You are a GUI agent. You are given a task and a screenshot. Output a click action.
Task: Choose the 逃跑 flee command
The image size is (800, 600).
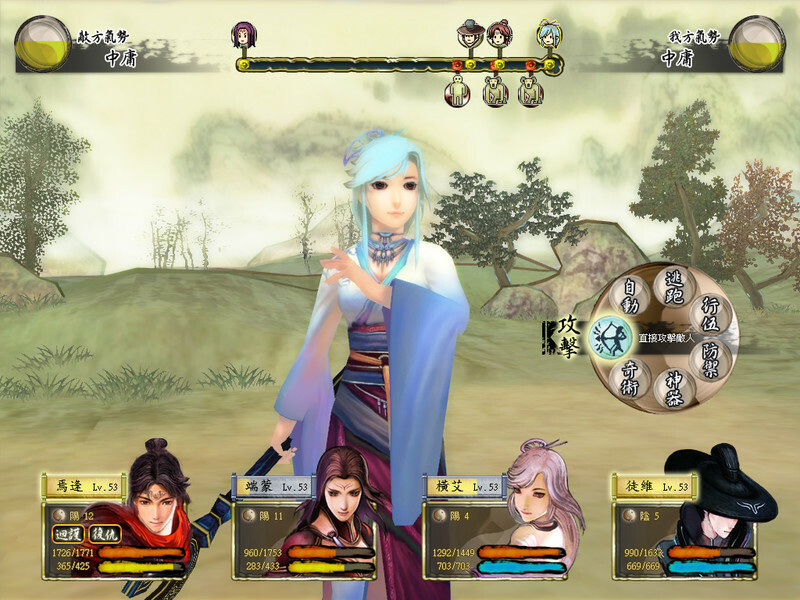[x=675, y=283]
